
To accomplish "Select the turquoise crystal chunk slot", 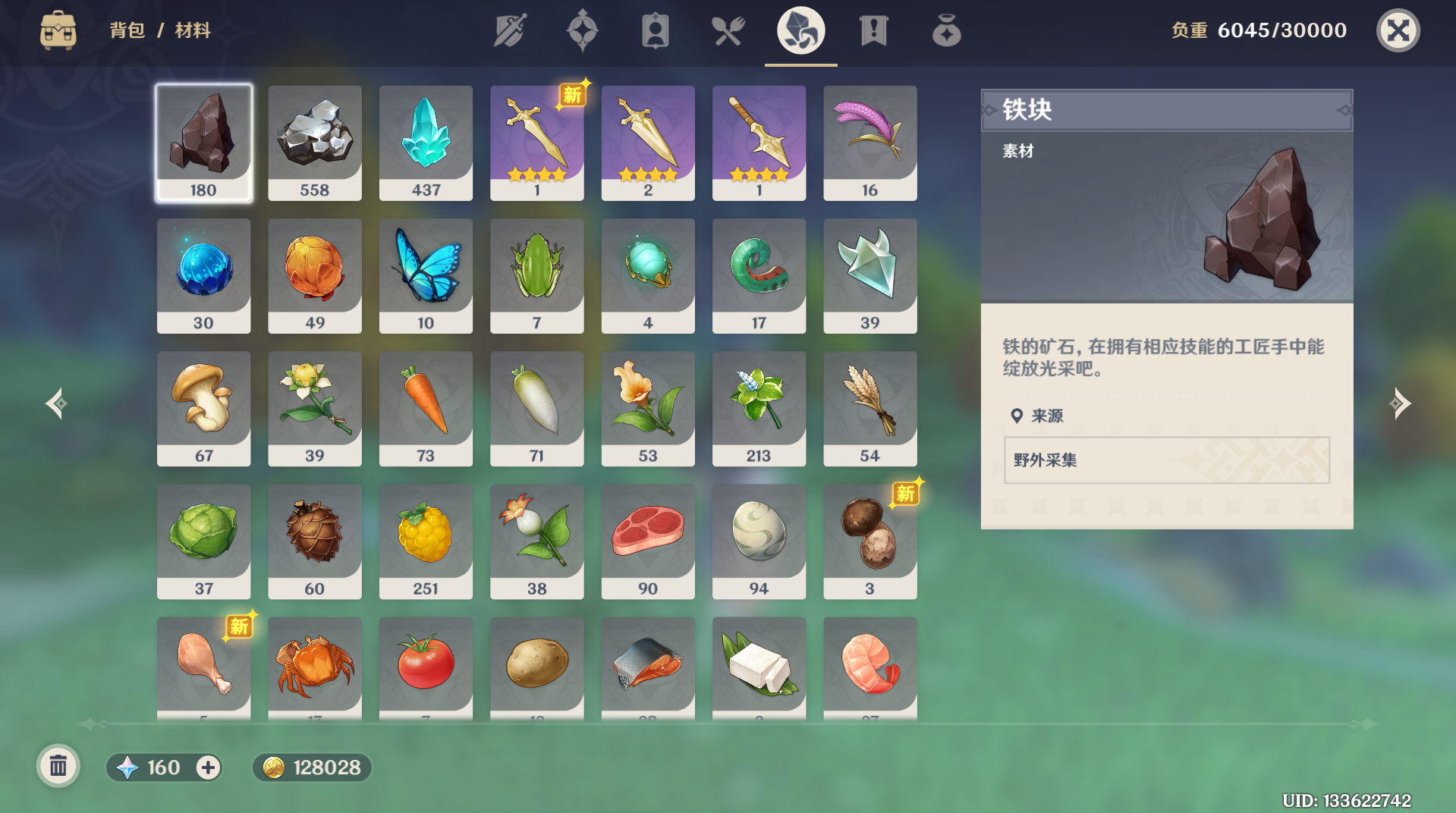I will 426,143.
